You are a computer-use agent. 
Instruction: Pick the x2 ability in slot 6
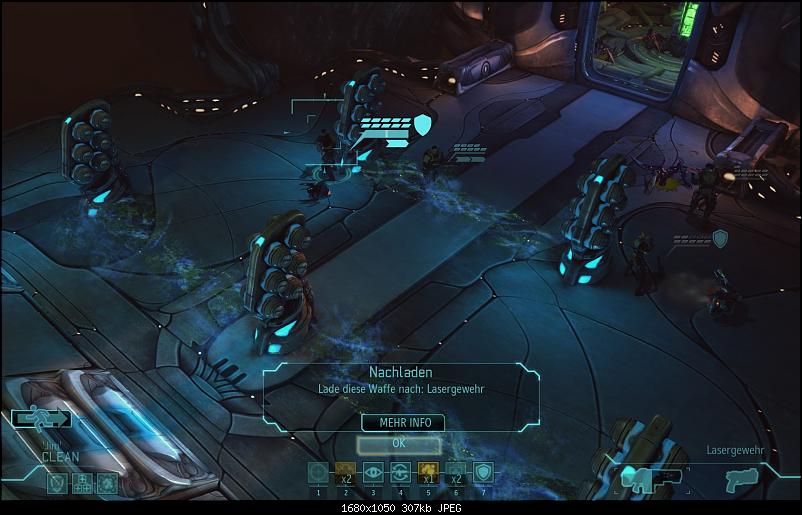pos(455,473)
